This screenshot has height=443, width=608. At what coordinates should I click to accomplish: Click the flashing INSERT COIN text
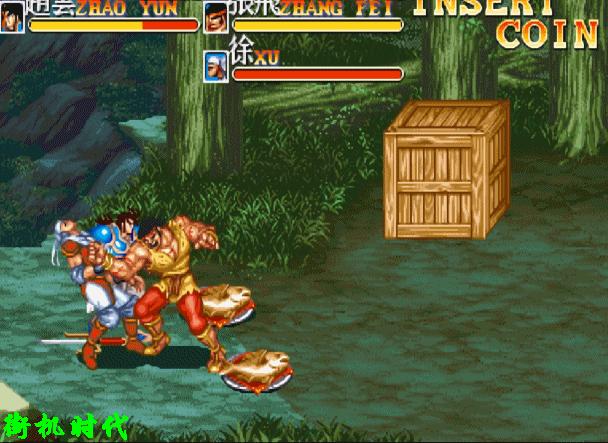[x=517, y=22]
